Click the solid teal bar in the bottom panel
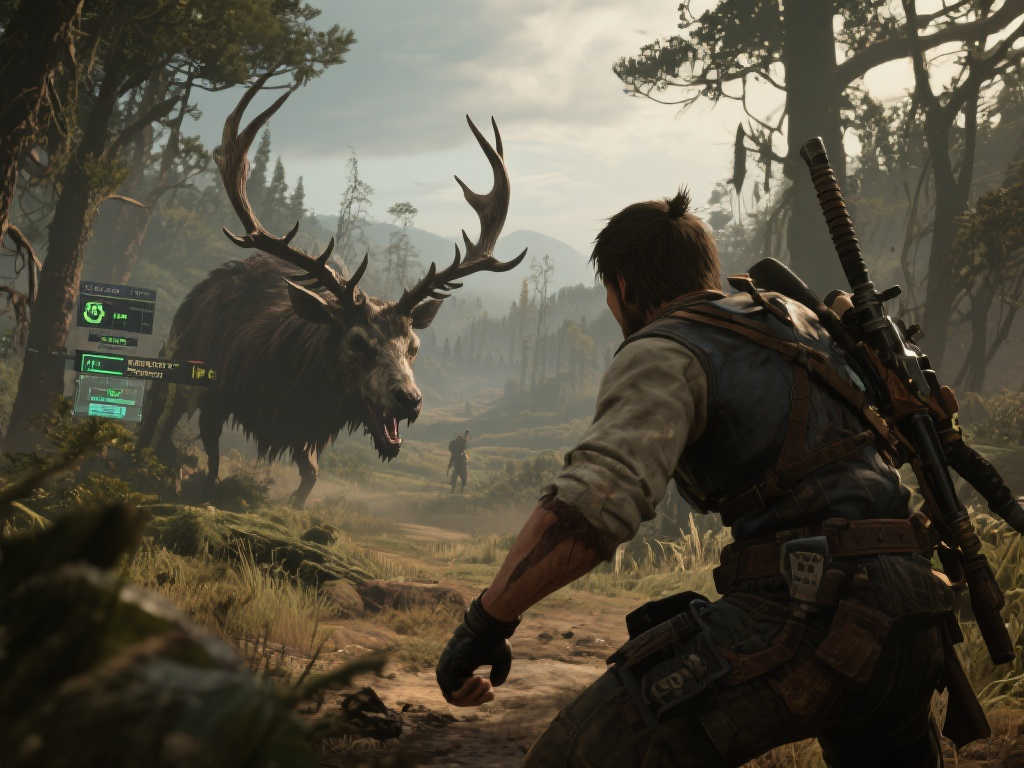The height and width of the screenshot is (768, 1024). (107, 410)
